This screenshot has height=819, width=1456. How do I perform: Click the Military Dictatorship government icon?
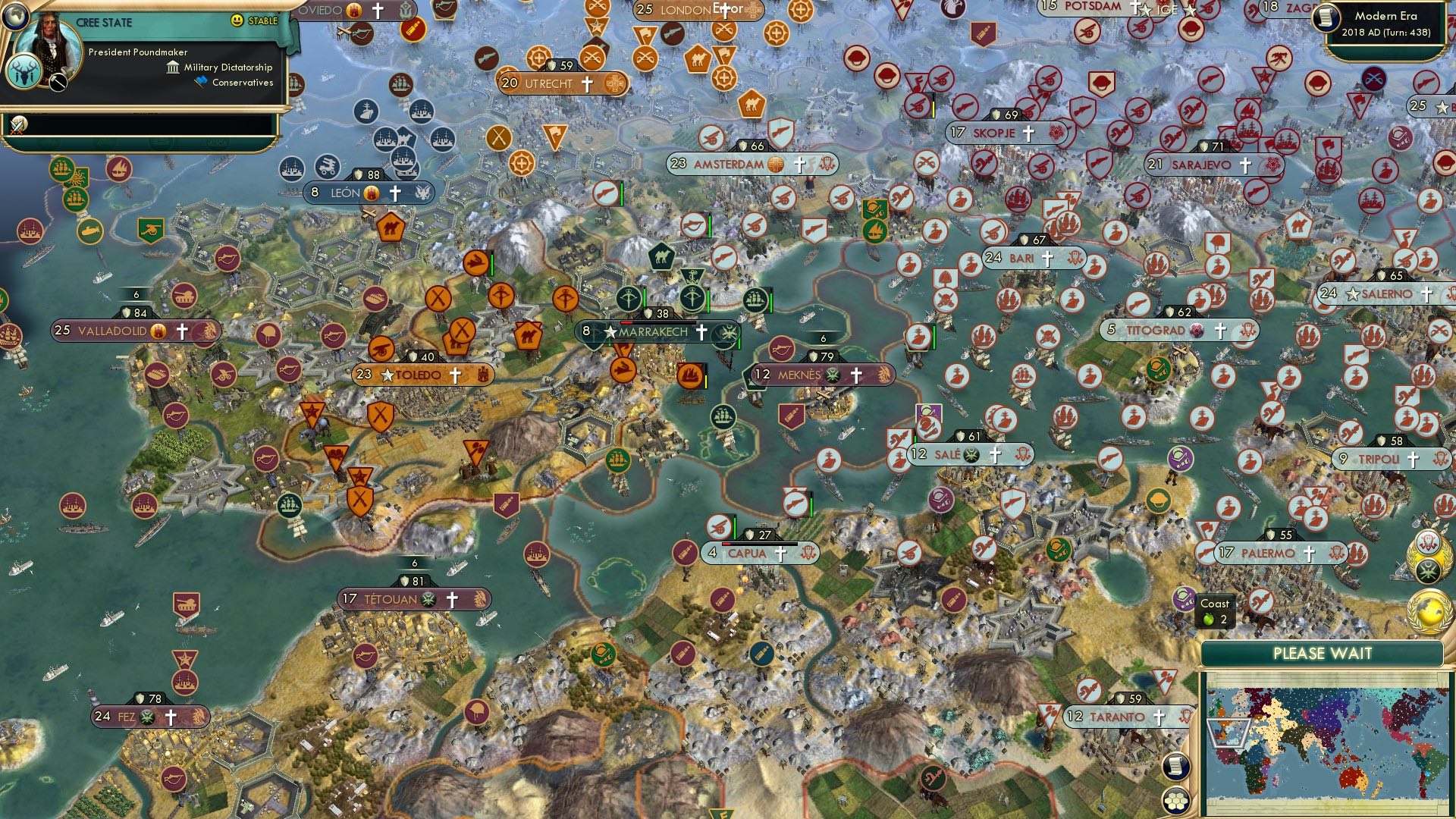[x=173, y=67]
